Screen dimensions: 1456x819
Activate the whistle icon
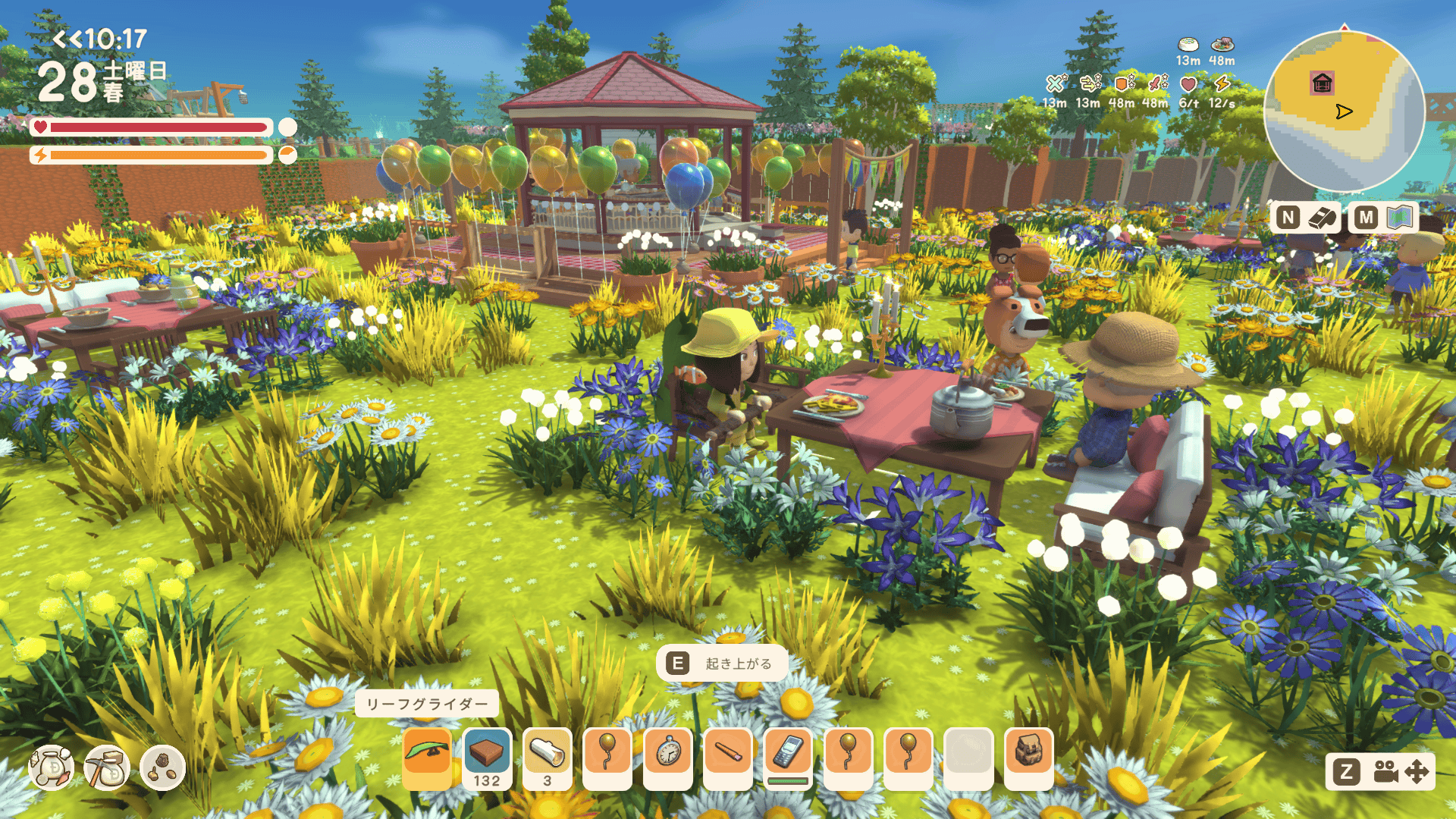(x=1322, y=218)
